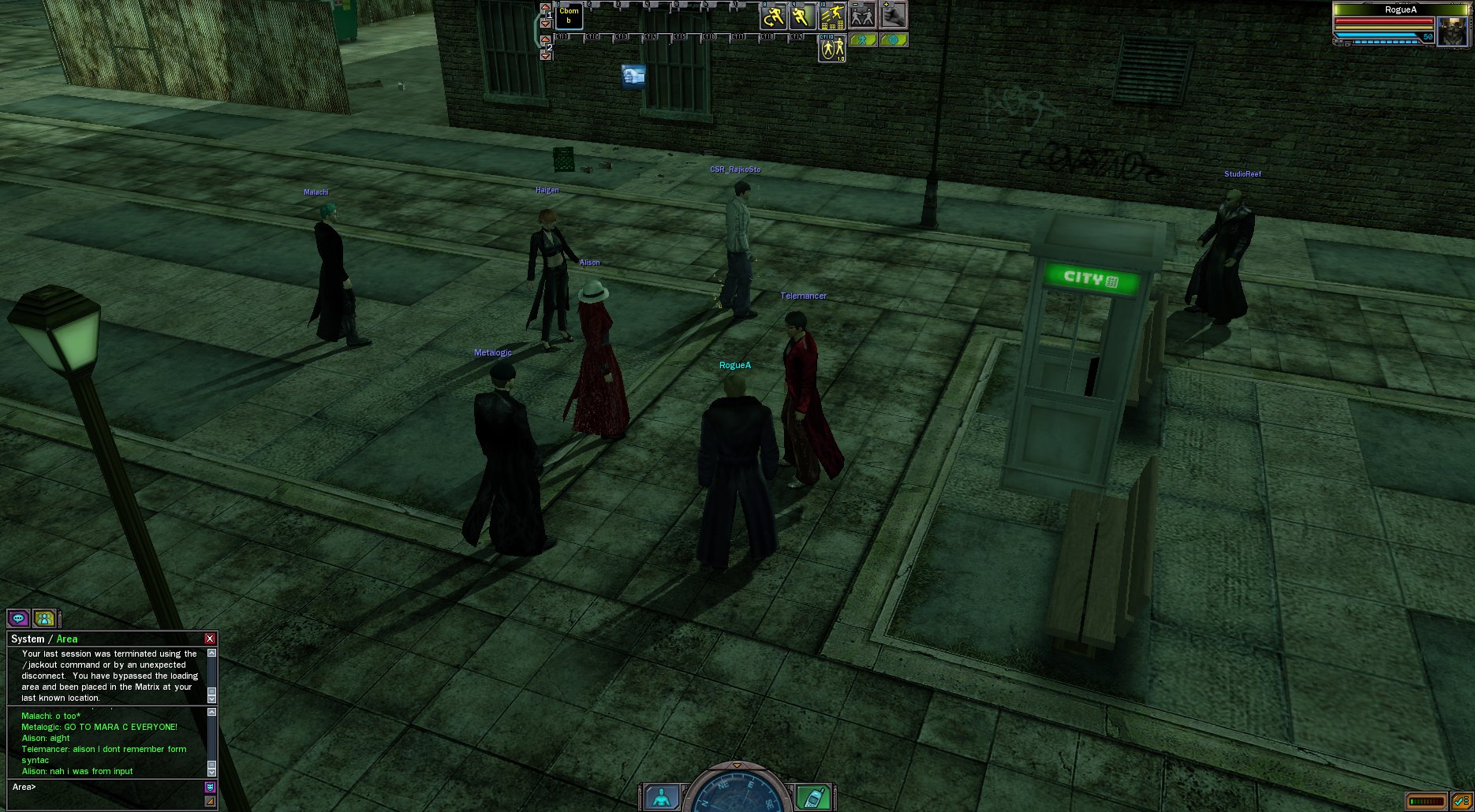The width and height of the screenshot is (1475, 812).
Task: Activate the evade-run ability with curved arrow
Action: tap(773, 17)
